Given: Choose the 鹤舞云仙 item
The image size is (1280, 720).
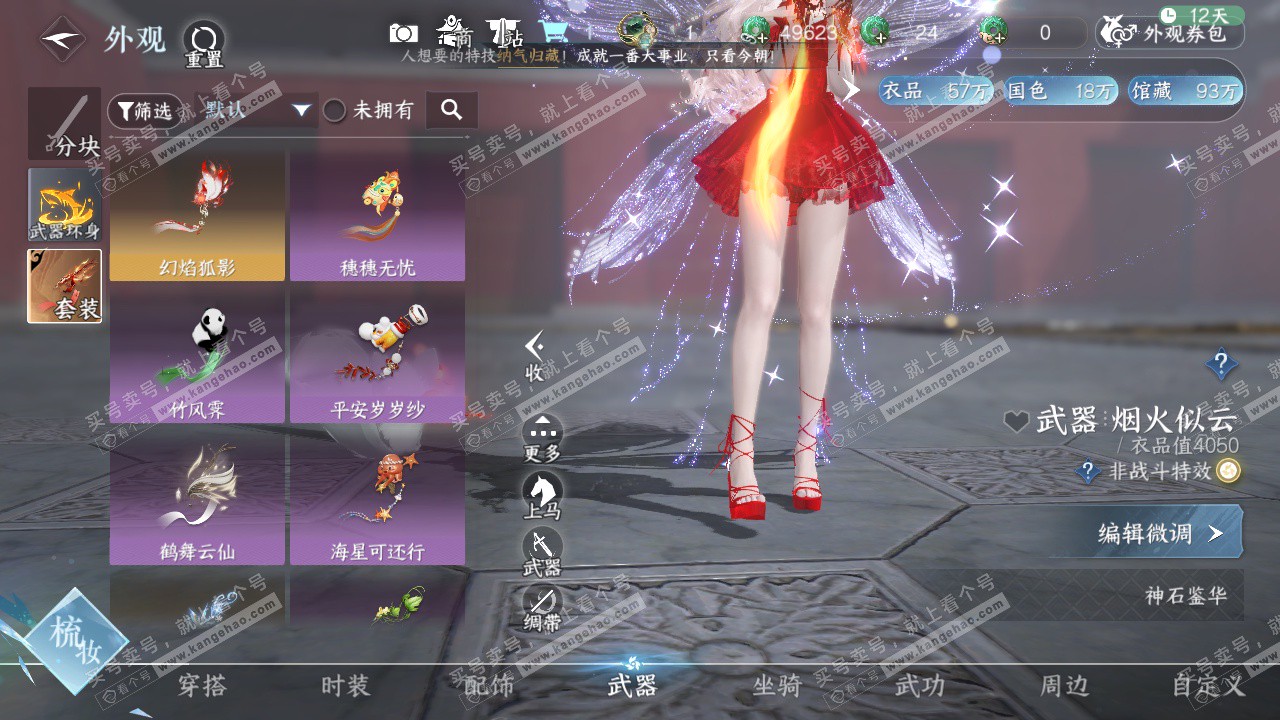Looking at the screenshot, I should (197, 499).
